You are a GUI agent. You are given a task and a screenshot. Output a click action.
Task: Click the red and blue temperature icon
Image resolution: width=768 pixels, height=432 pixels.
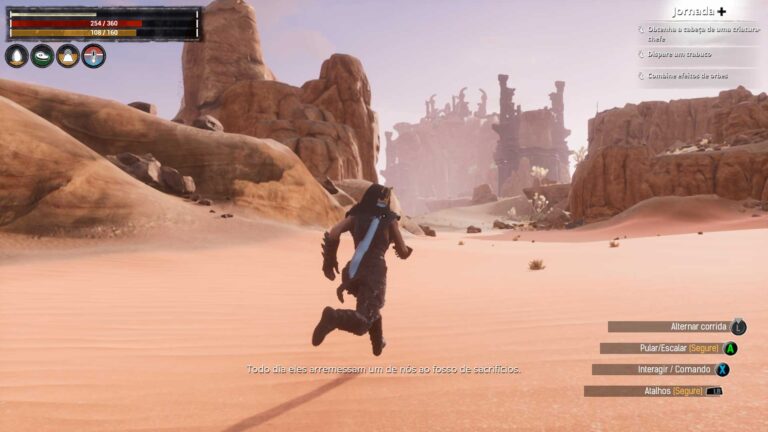point(93,56)
